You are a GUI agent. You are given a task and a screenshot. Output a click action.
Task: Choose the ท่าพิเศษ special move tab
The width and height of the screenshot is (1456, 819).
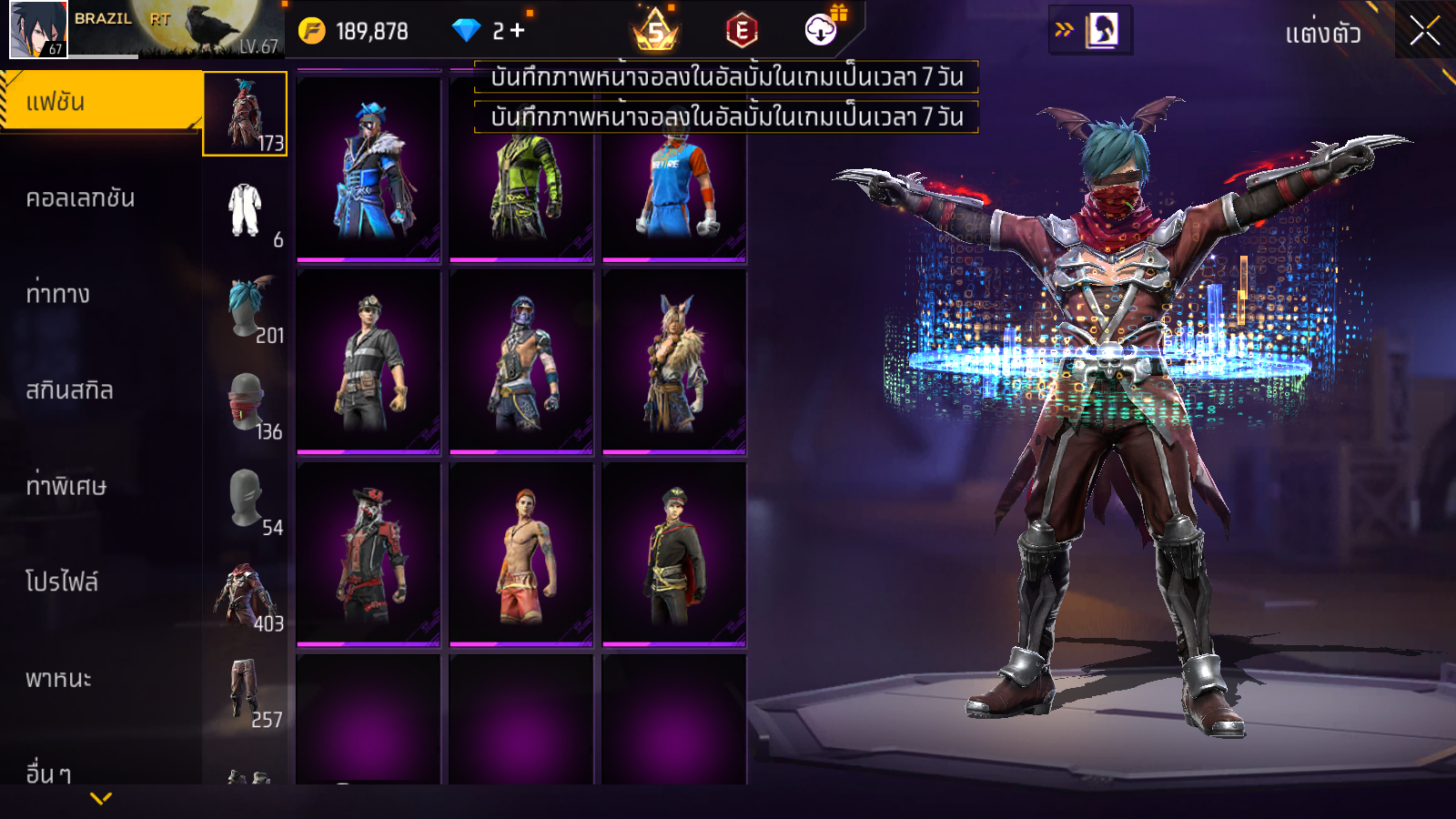pos(66,486)
